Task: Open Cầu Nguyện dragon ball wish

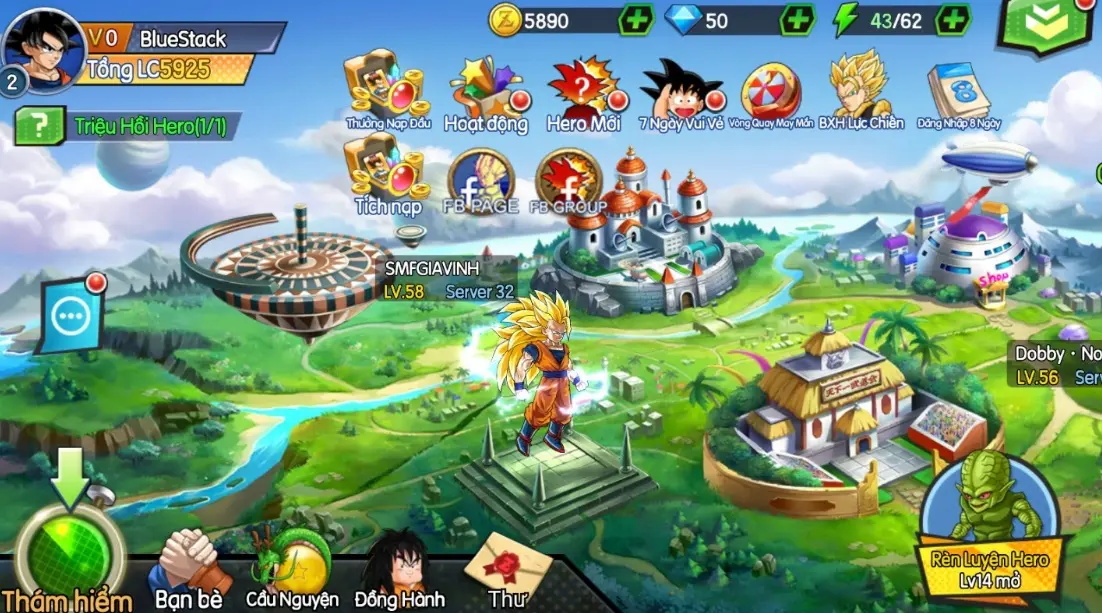Action: coord(291,570)
